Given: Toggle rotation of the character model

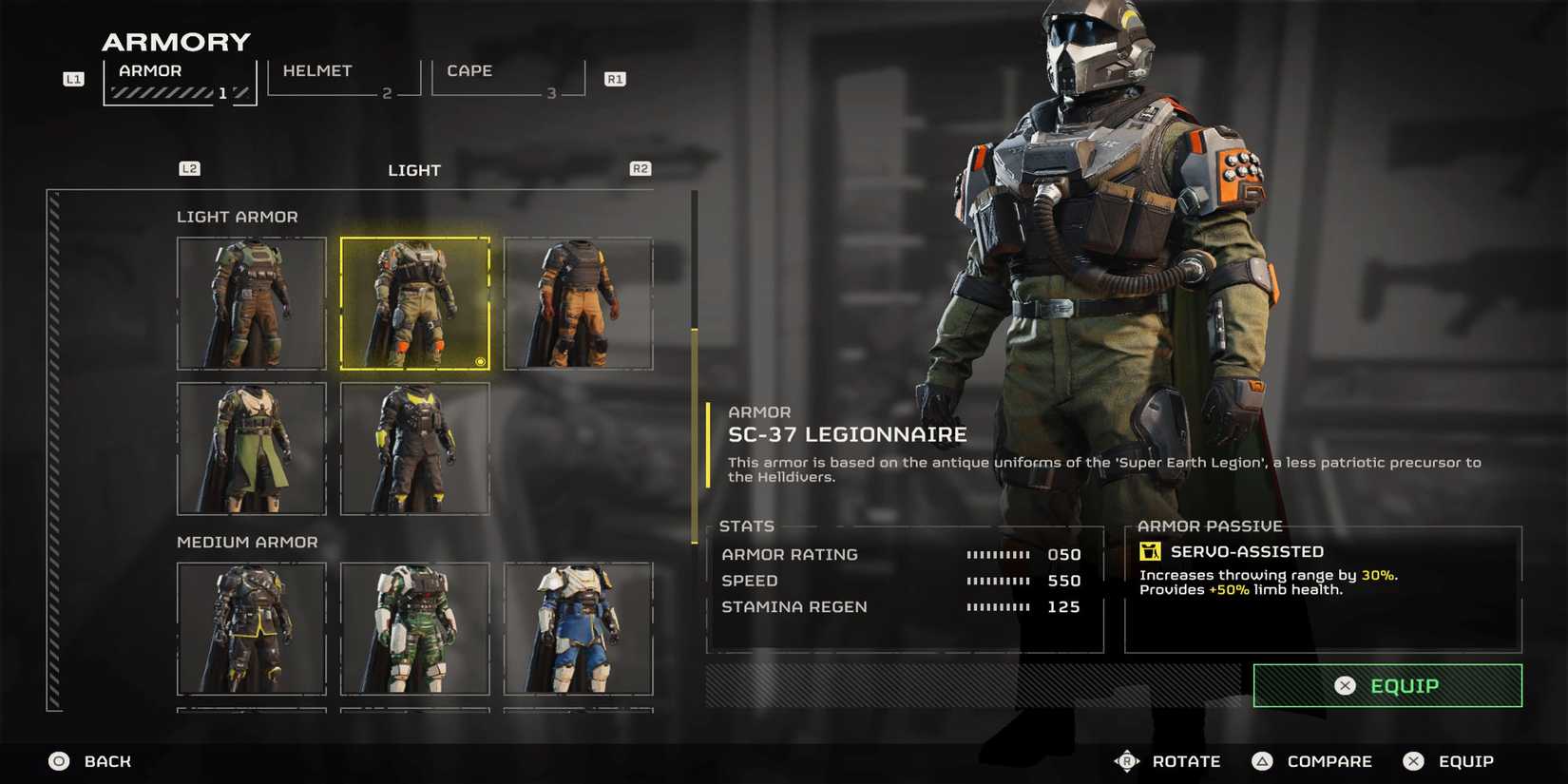Looking at the screenshot, I should (1128, 760).
